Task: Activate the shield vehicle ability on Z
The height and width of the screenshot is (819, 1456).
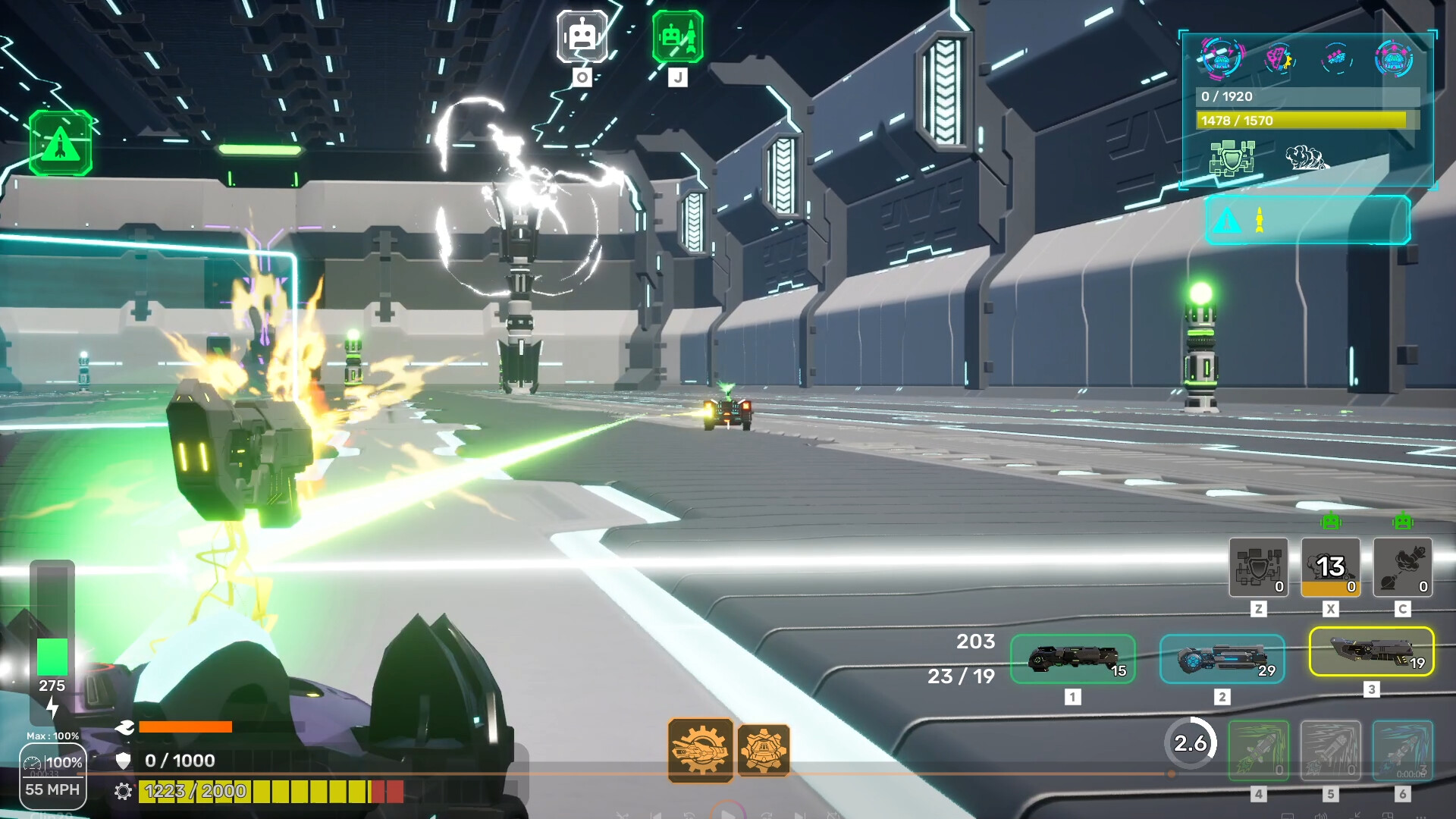Action: tap(1258, 567)
